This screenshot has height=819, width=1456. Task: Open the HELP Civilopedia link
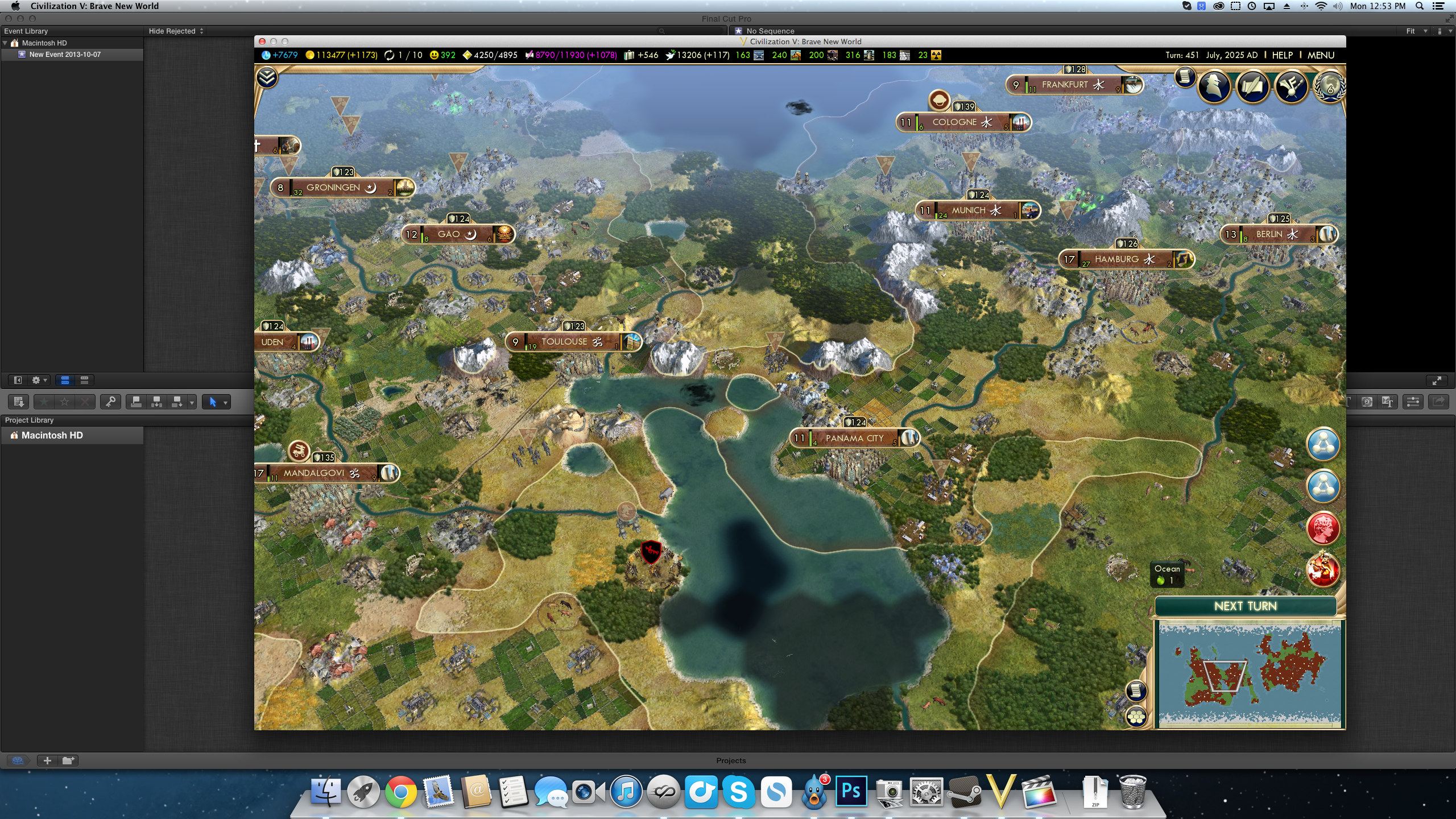(x=1282, y=55)
